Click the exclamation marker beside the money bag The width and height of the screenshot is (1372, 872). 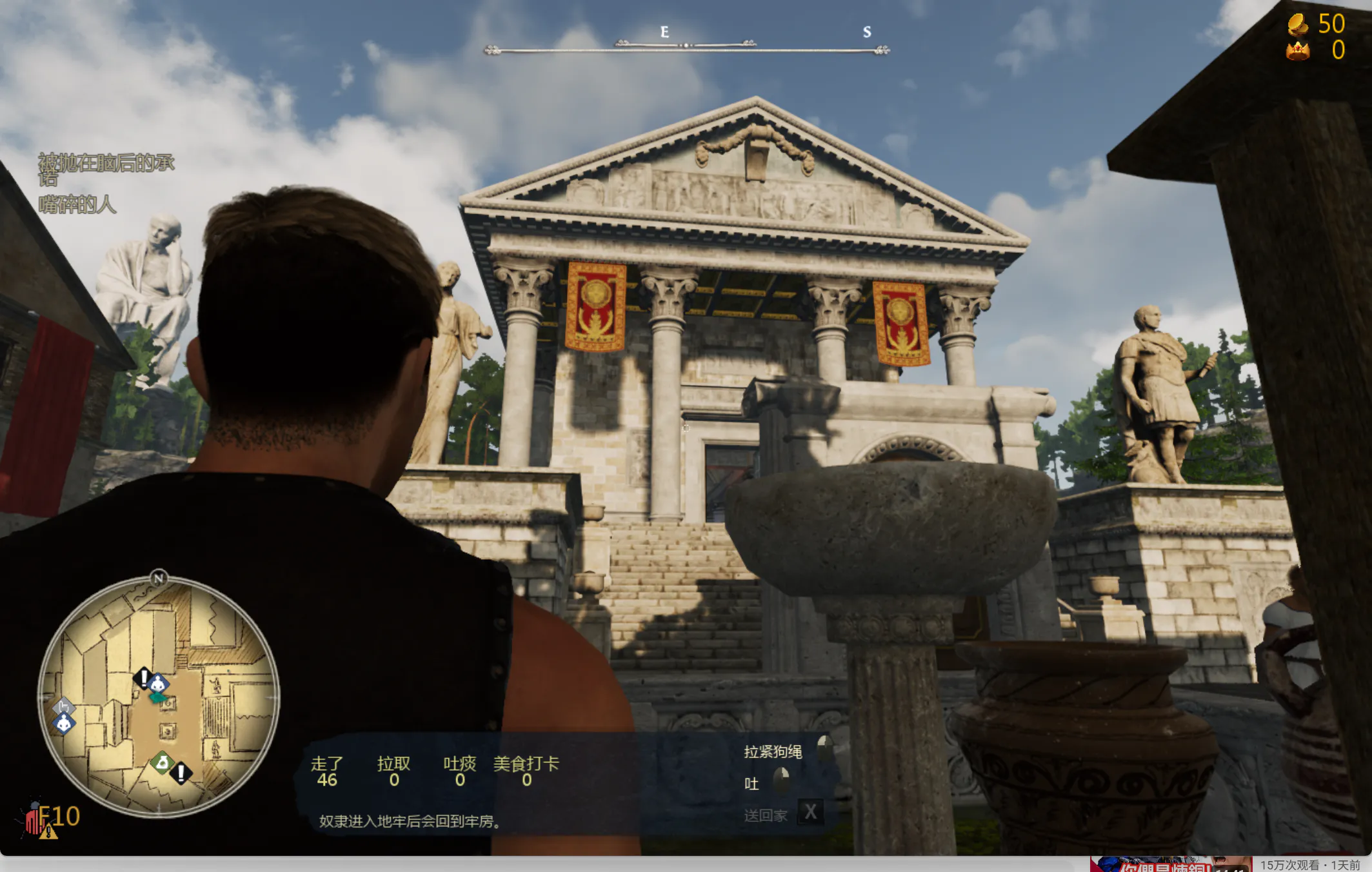181,772
